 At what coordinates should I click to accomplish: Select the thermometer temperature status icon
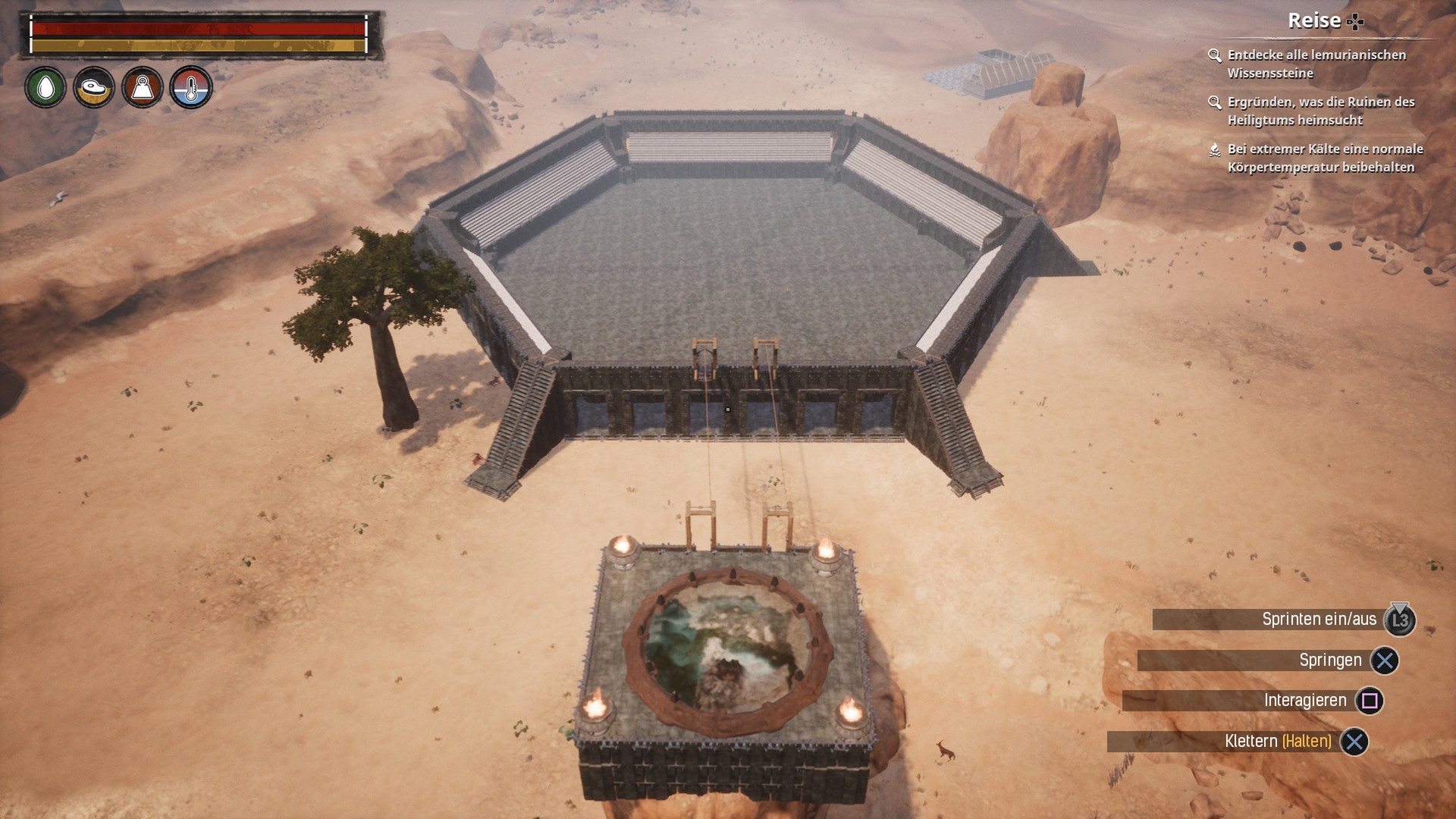coord(190,88)
